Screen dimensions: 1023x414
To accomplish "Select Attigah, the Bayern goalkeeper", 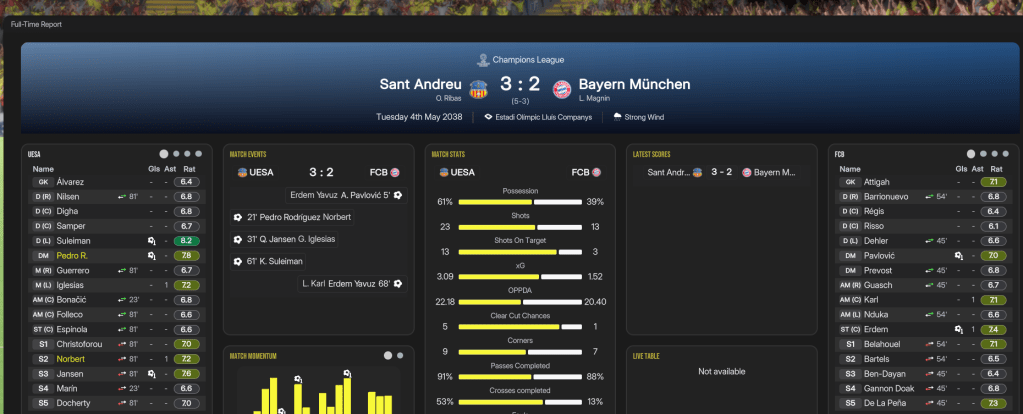I will pos(875,182).
